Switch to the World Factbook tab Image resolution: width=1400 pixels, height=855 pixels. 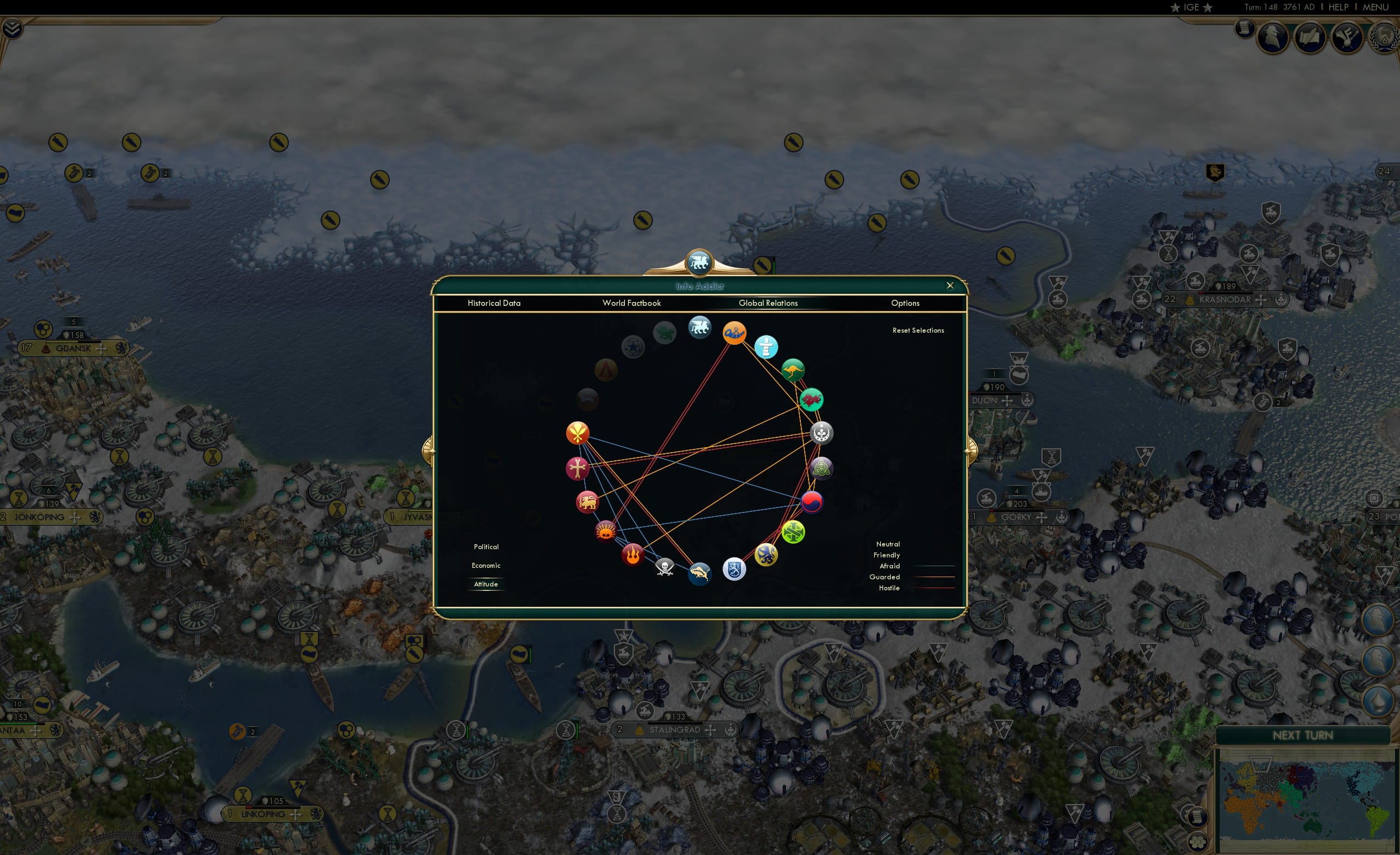(631, 303)
